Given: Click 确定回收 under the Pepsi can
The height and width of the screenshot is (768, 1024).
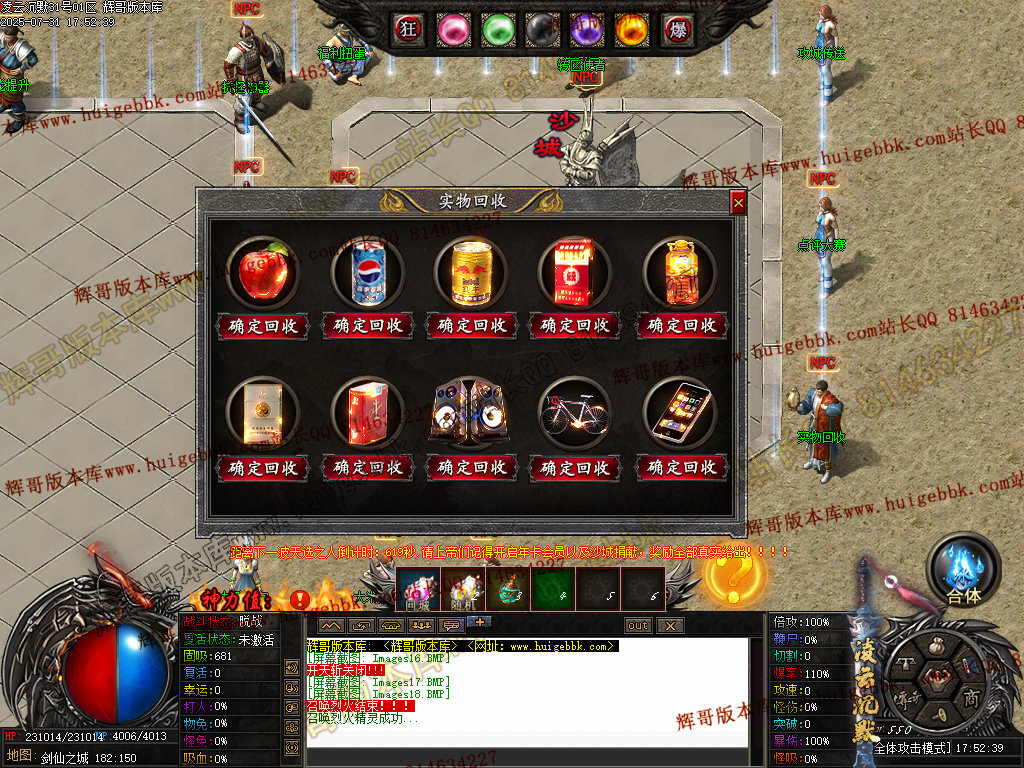Looking at the screenshot, I should [367, 325].
